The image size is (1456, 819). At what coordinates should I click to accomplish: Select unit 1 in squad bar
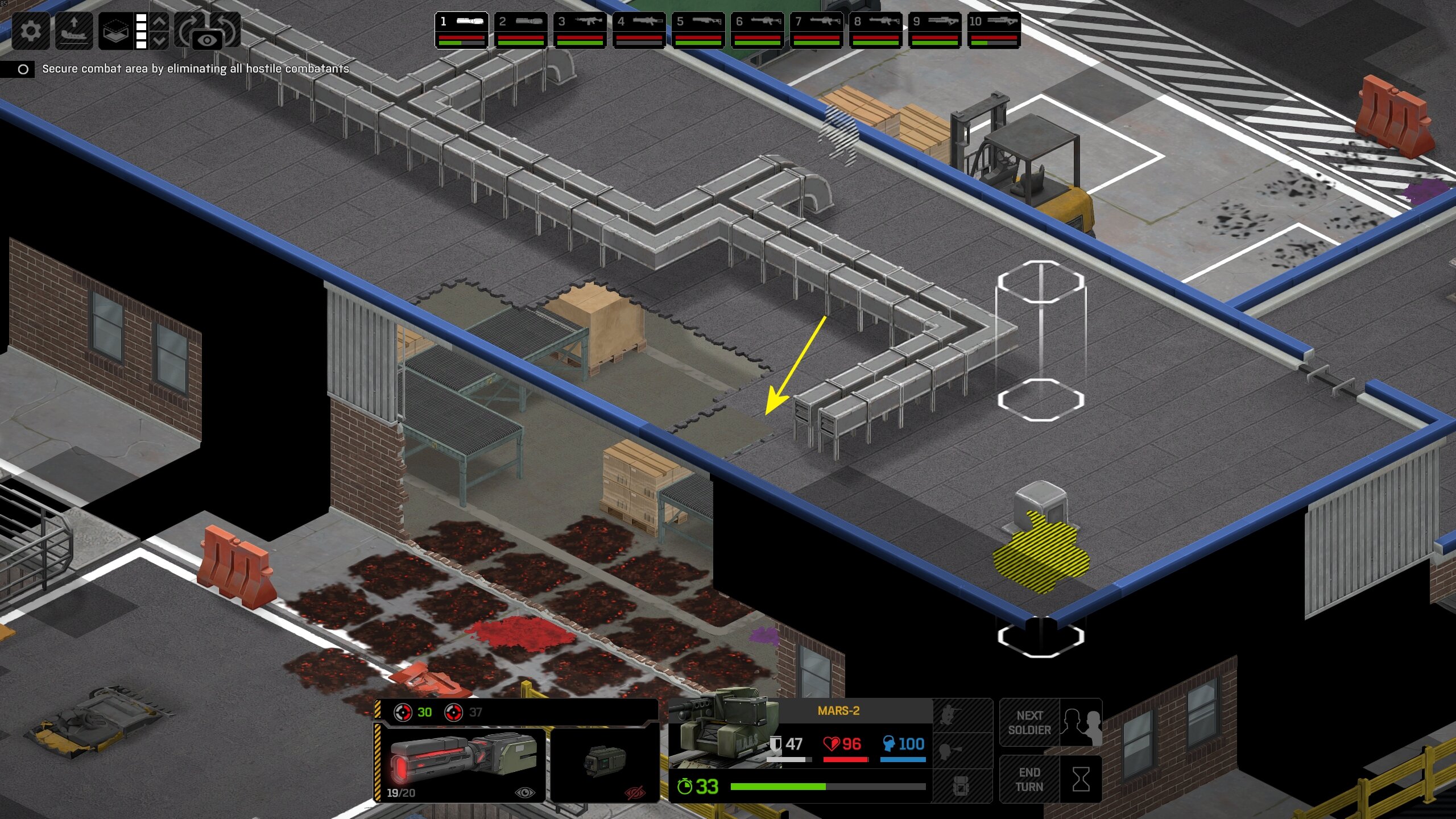(461, 30)
